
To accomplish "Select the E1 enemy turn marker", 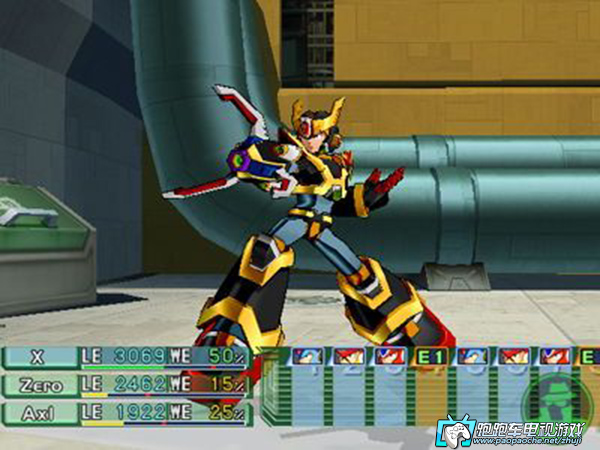I will click(x=430, y=357).
